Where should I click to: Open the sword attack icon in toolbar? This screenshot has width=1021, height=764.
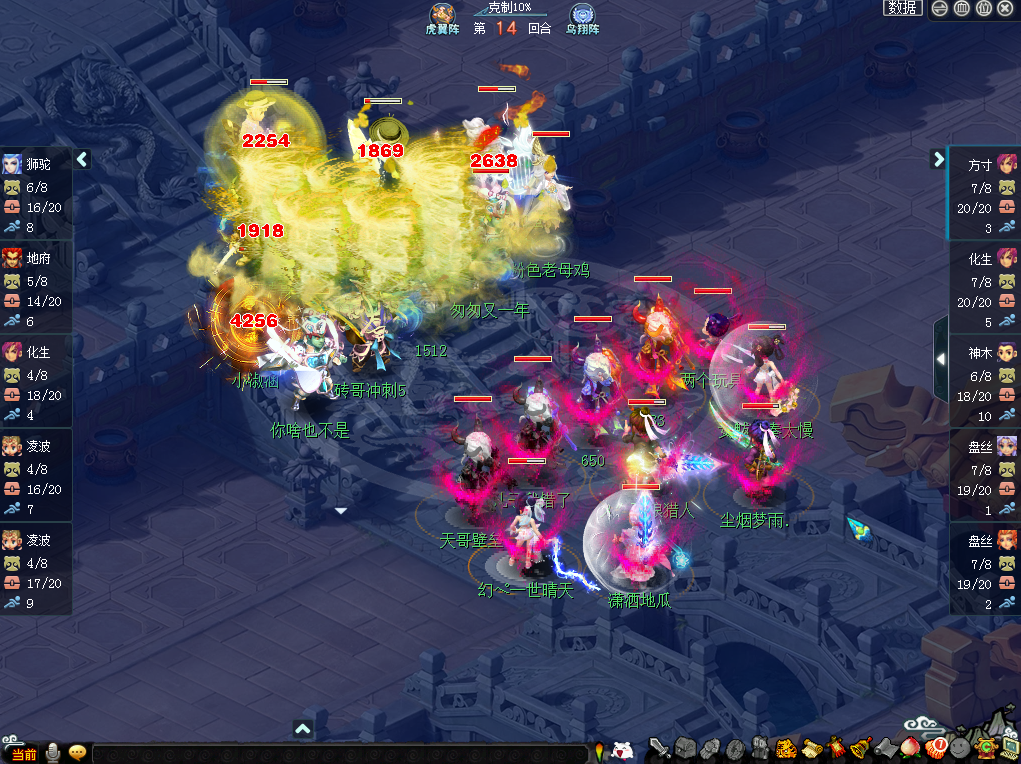(x=659, y=748)
